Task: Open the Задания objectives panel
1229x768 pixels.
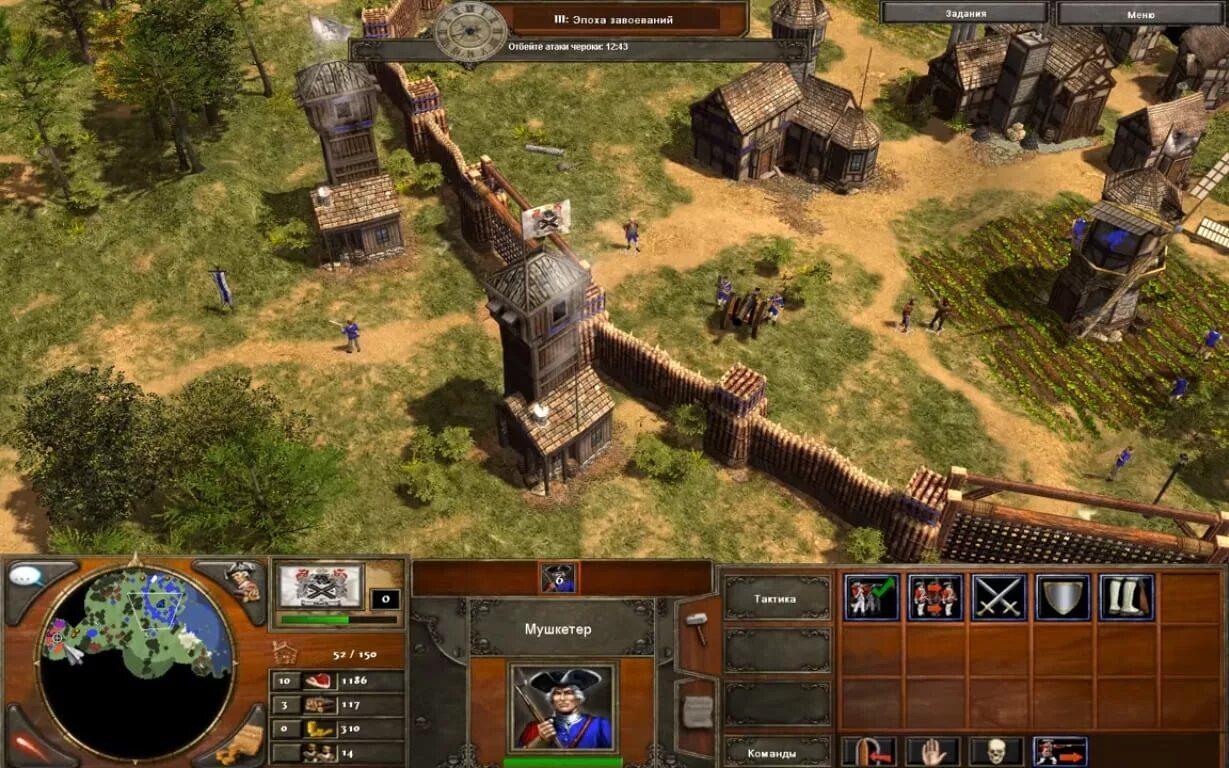Action: [x=964, y=14]
